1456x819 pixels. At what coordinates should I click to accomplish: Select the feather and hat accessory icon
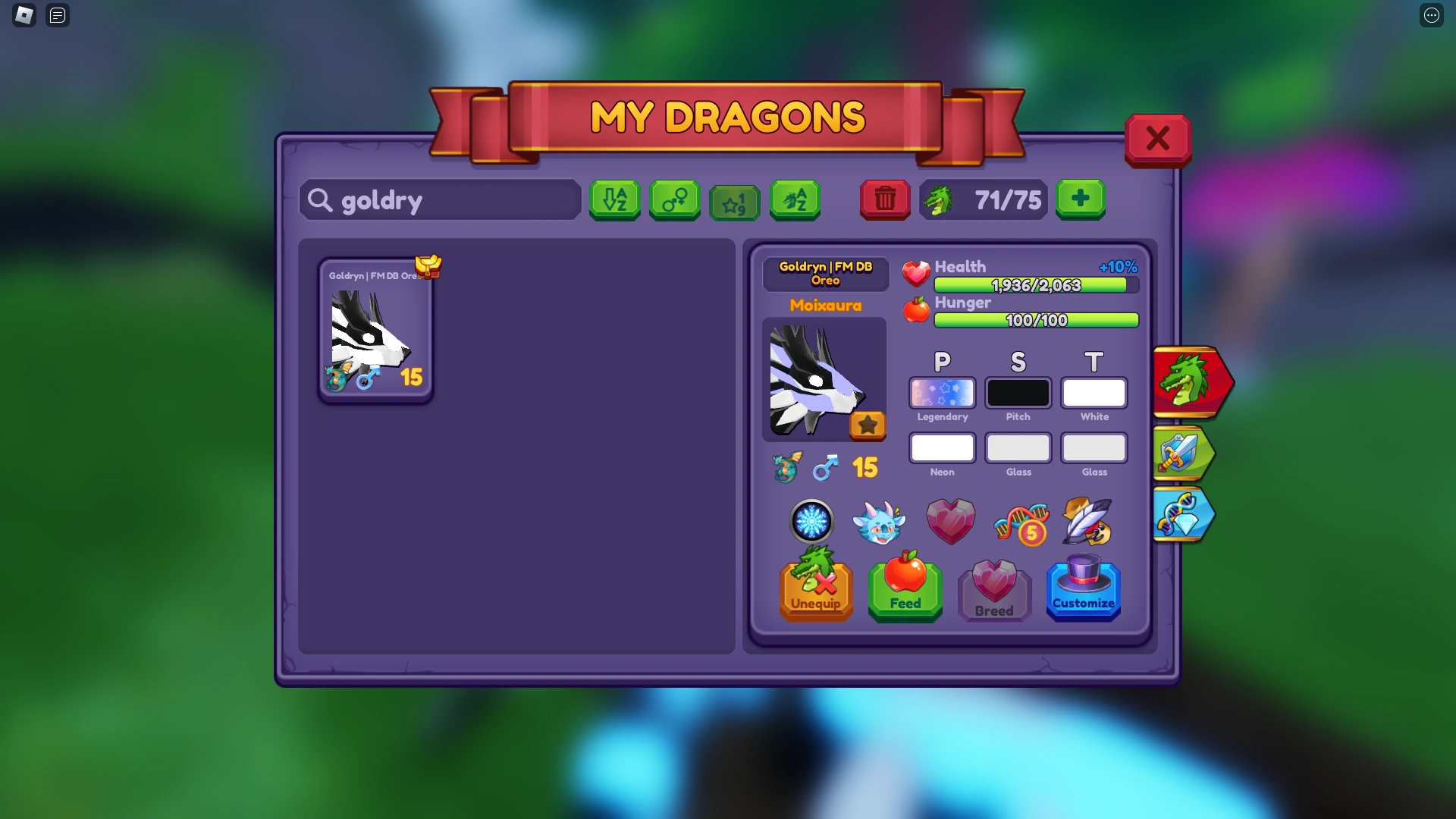(1087, 521)
